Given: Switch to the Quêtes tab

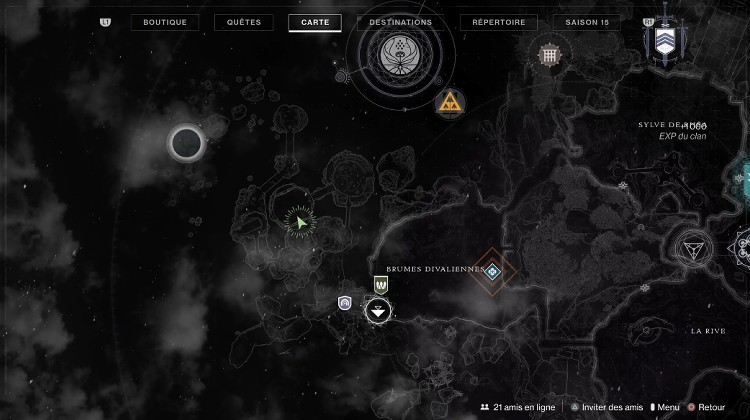Looking at the screenshot, I should pyautogui.click(x=244, y=22).
